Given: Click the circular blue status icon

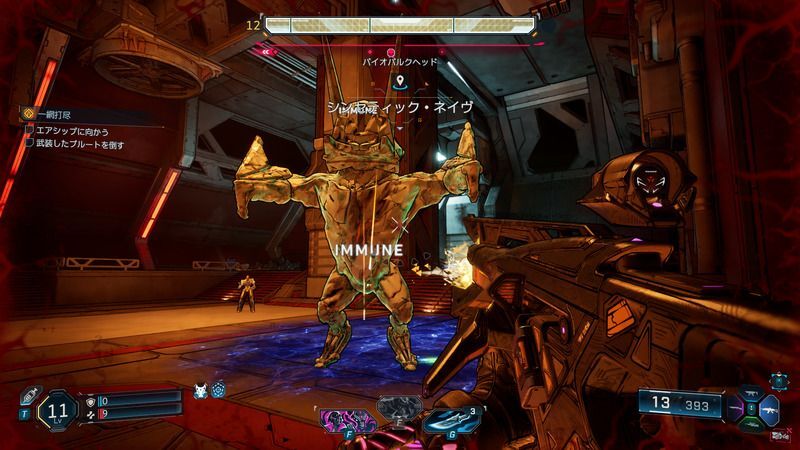Looking at the screenshot, I should 218,390.
